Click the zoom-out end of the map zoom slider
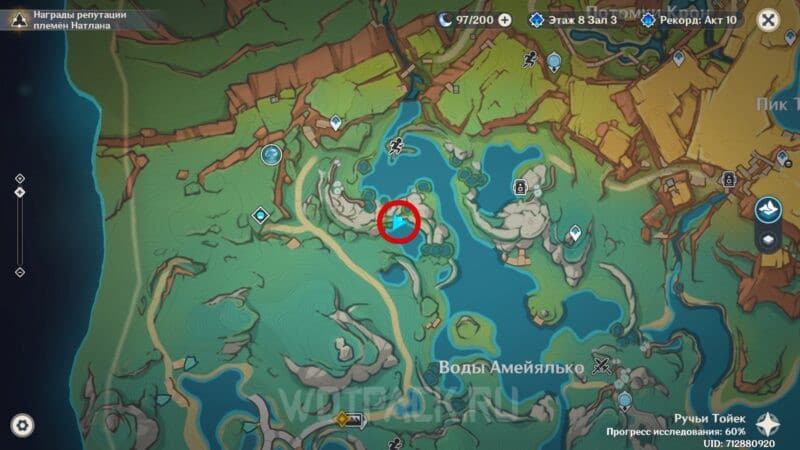Screen dimensions: 800x450 (20, 271)
